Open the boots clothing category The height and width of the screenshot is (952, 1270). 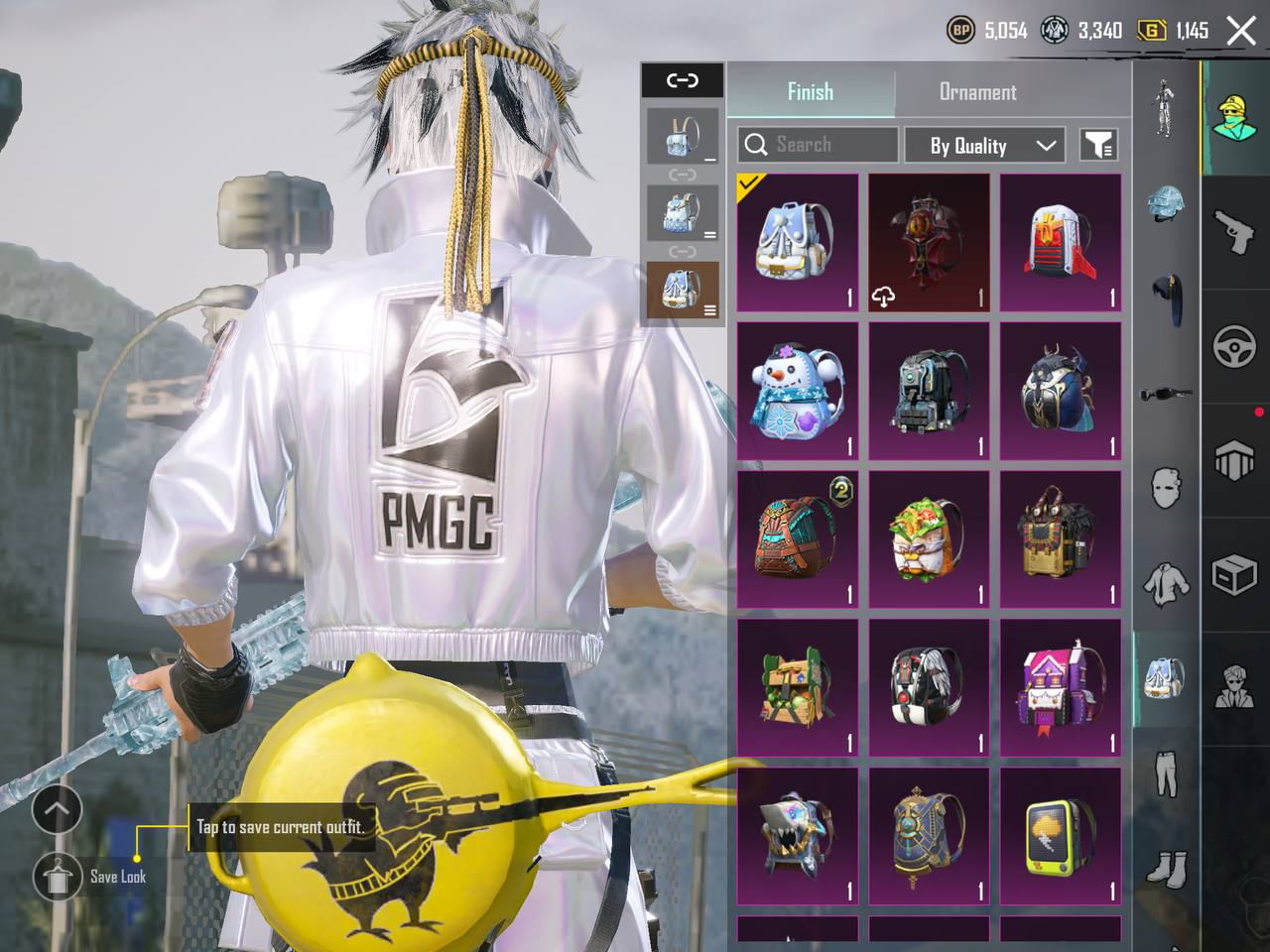(1166, 869)
